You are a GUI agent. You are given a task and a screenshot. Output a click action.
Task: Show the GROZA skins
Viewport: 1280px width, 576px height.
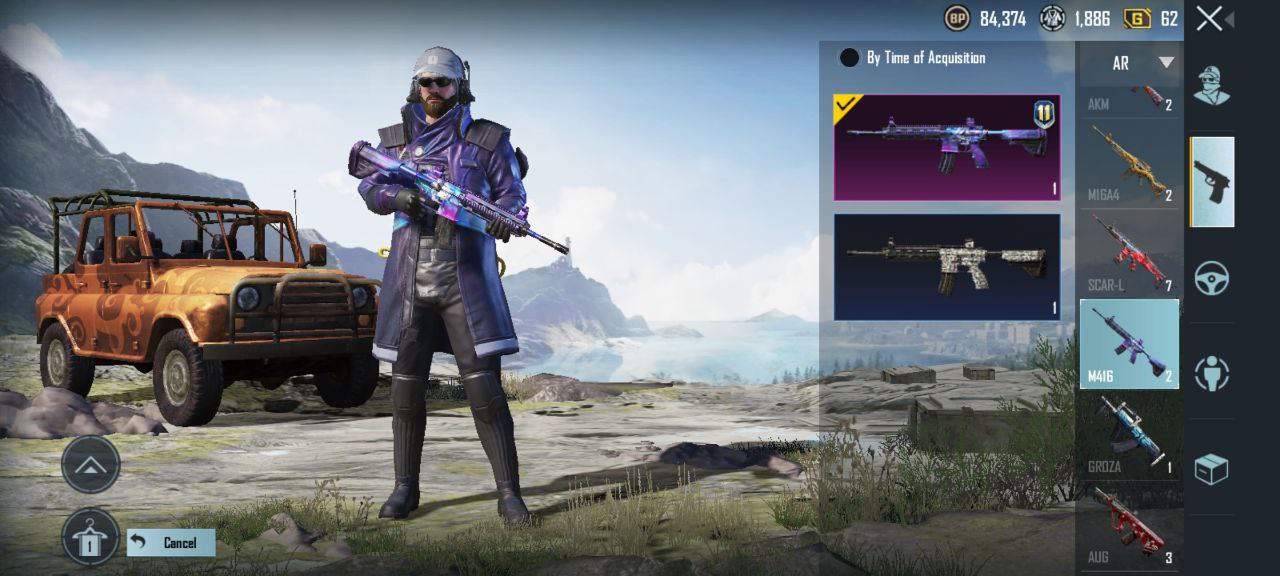point(1130,434)
